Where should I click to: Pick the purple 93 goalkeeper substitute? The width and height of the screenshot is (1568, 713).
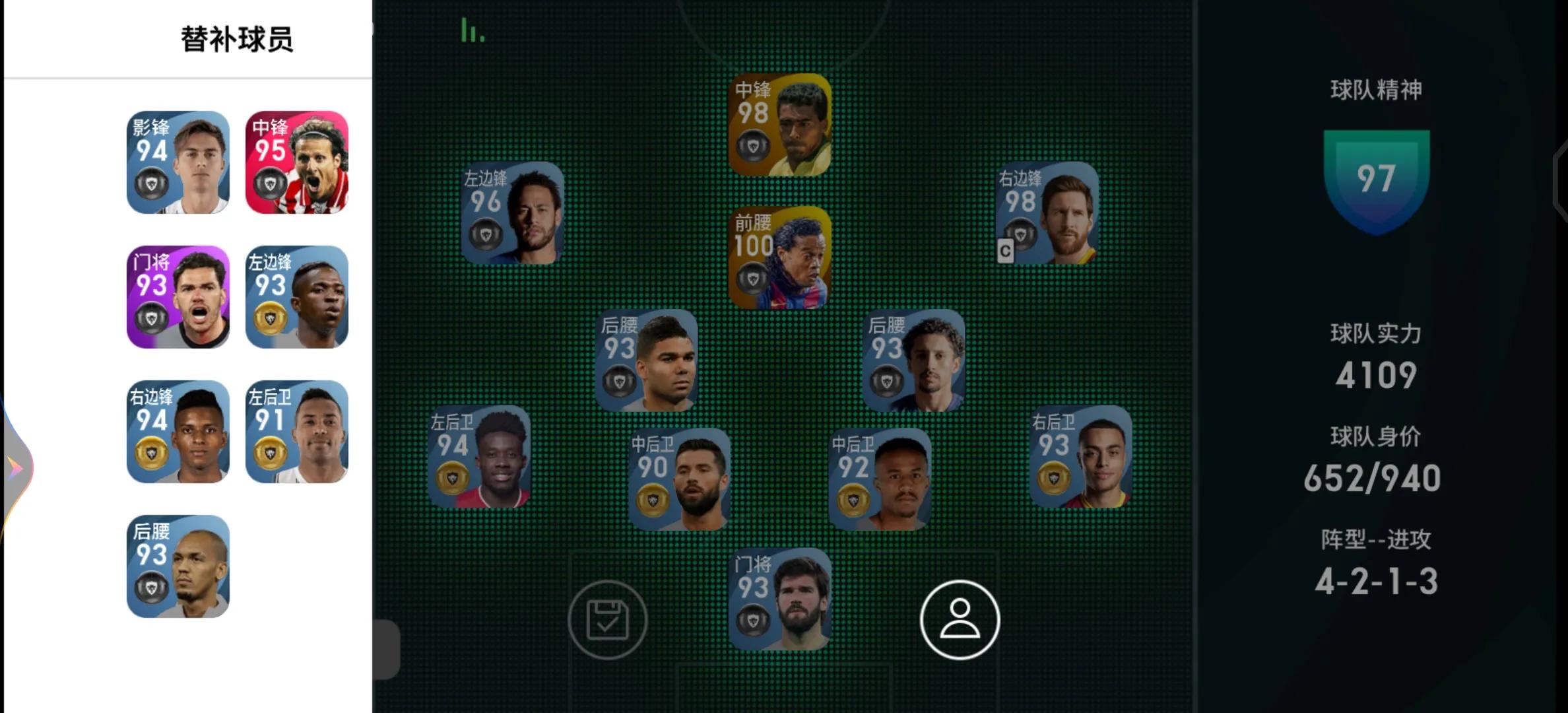point(178,297)
